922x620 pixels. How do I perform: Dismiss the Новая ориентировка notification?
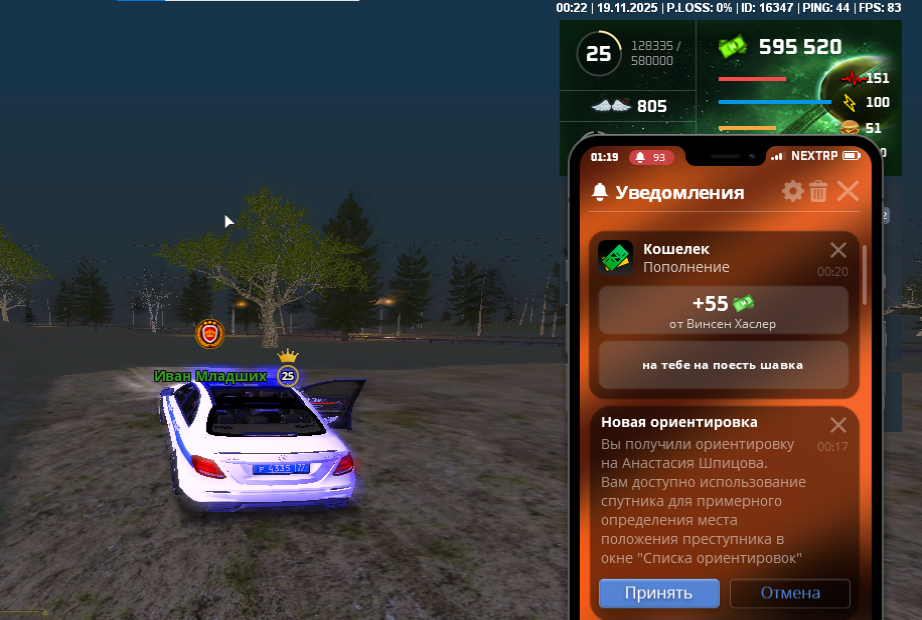[x=838, y=424]
